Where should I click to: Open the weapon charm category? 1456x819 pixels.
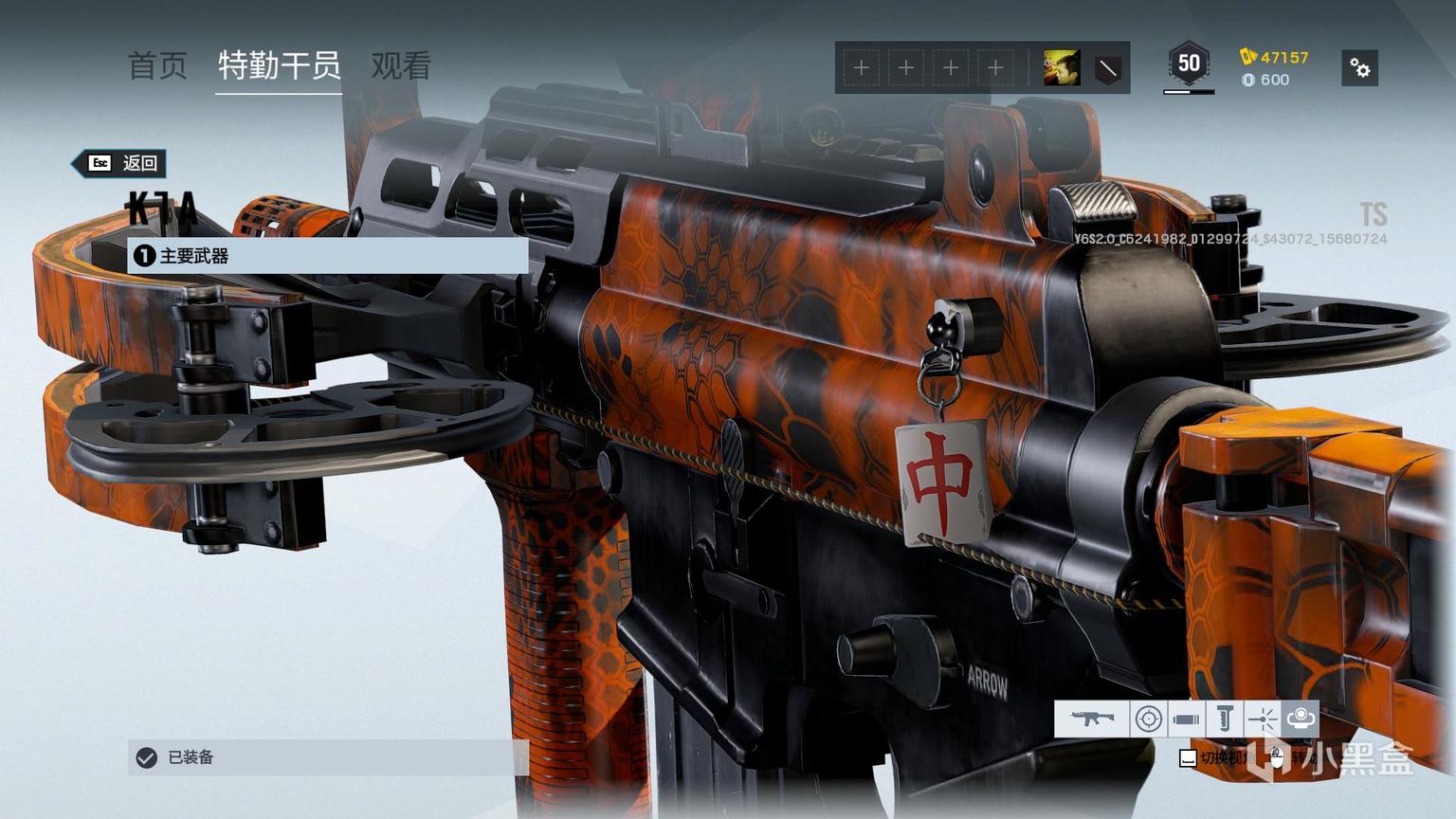click(x=1300, y=719)
